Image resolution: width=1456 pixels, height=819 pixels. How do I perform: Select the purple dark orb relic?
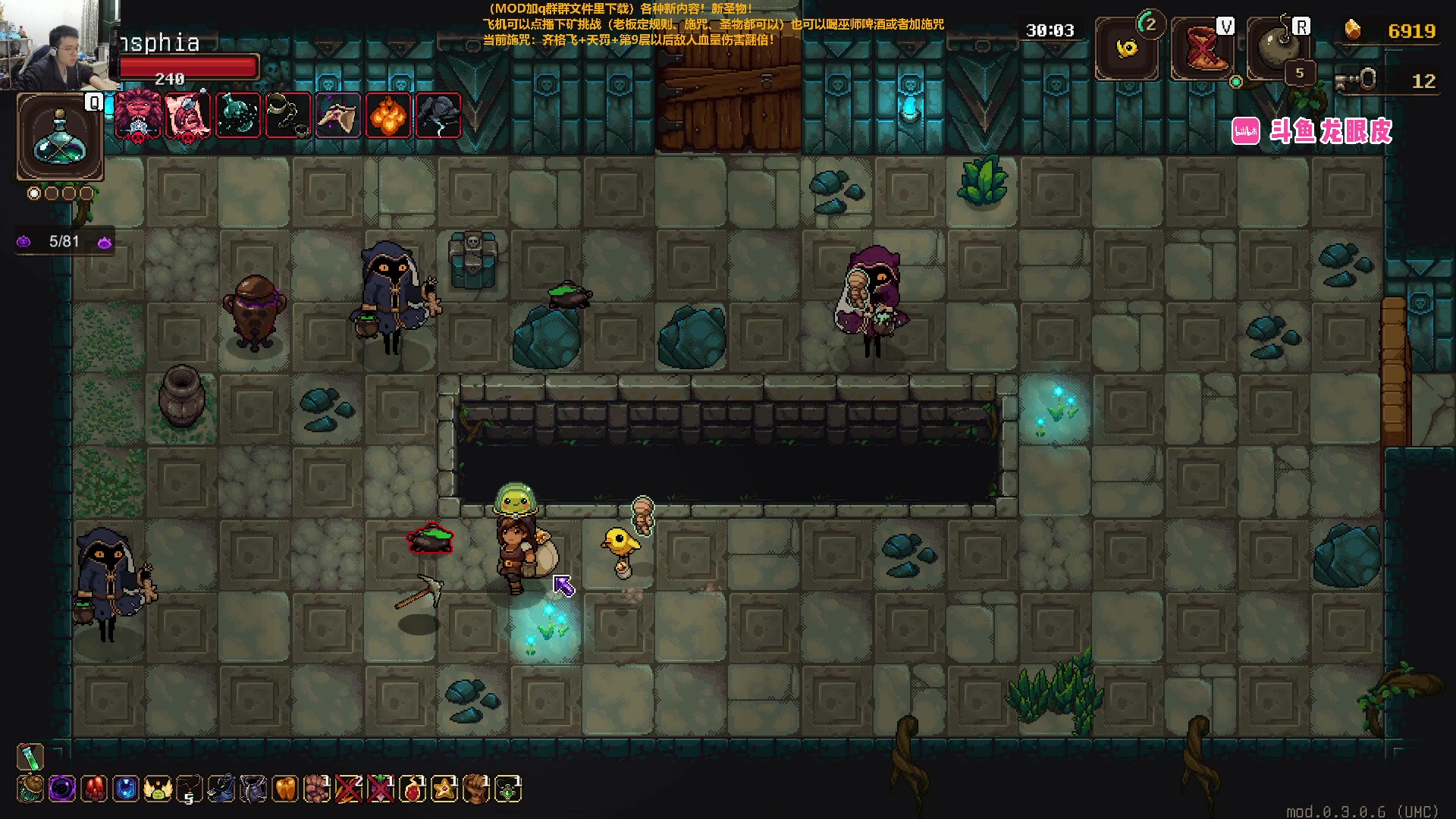(62, 789)
